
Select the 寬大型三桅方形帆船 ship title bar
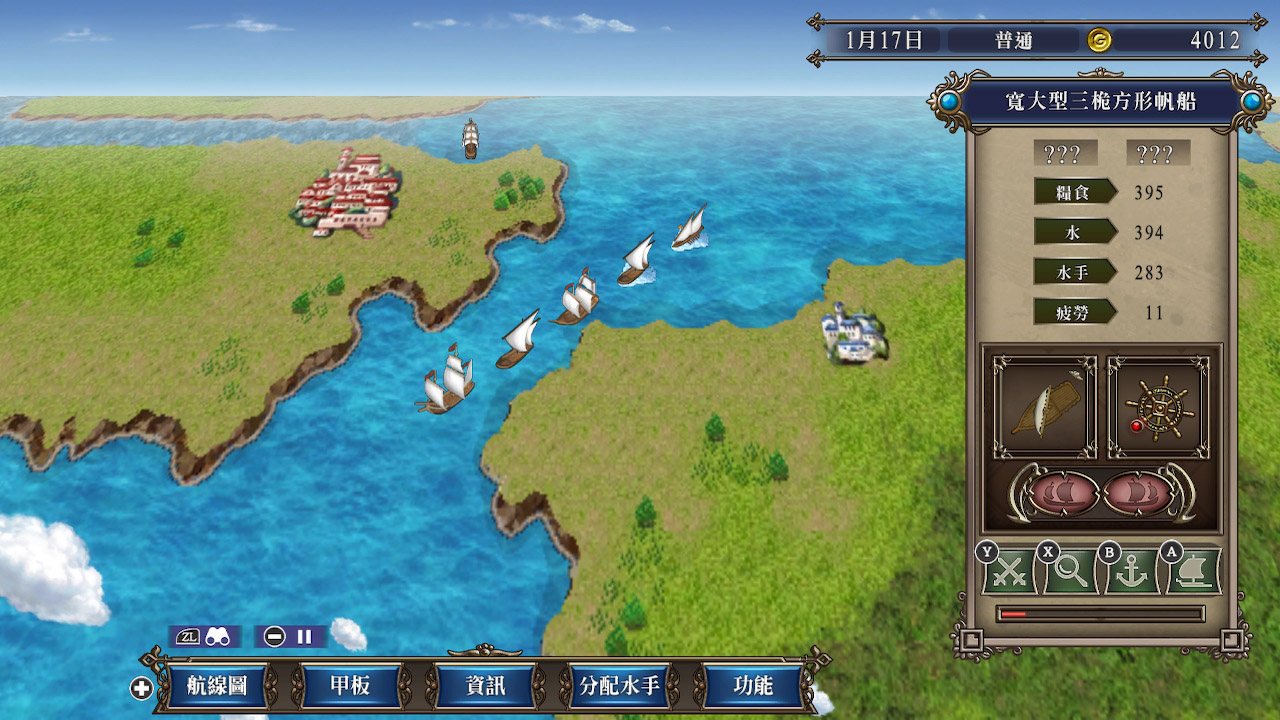1100,101
